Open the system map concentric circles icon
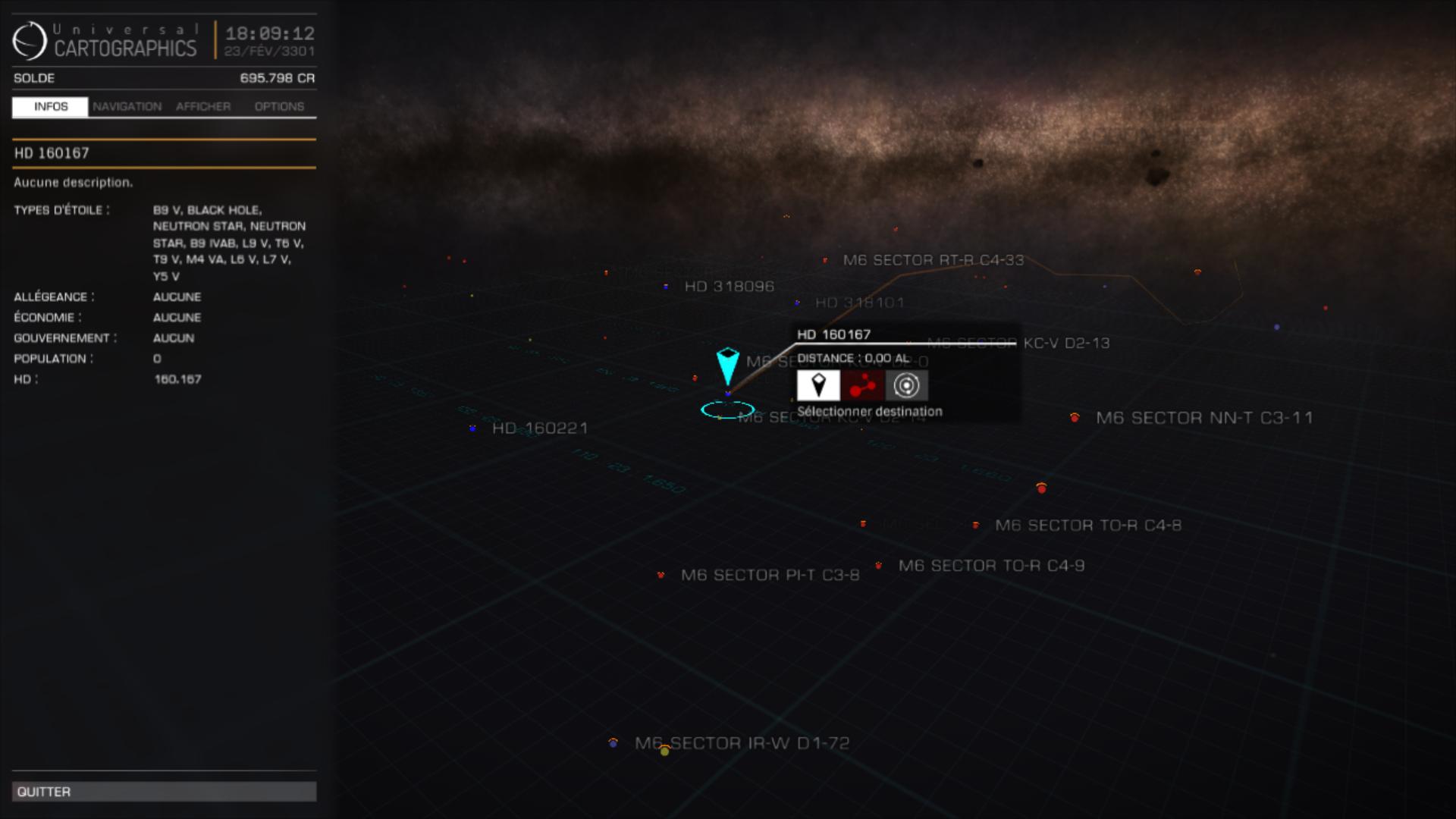1456x819 pixels. pyautogui.click(x=906, y=385)
